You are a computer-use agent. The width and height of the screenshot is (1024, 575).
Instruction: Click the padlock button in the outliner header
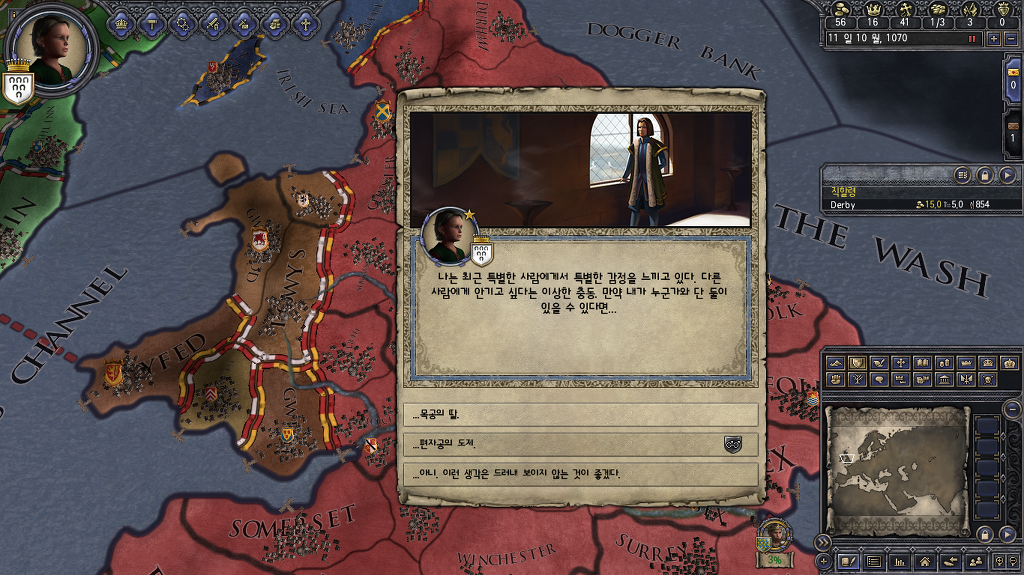click(985, 175)
